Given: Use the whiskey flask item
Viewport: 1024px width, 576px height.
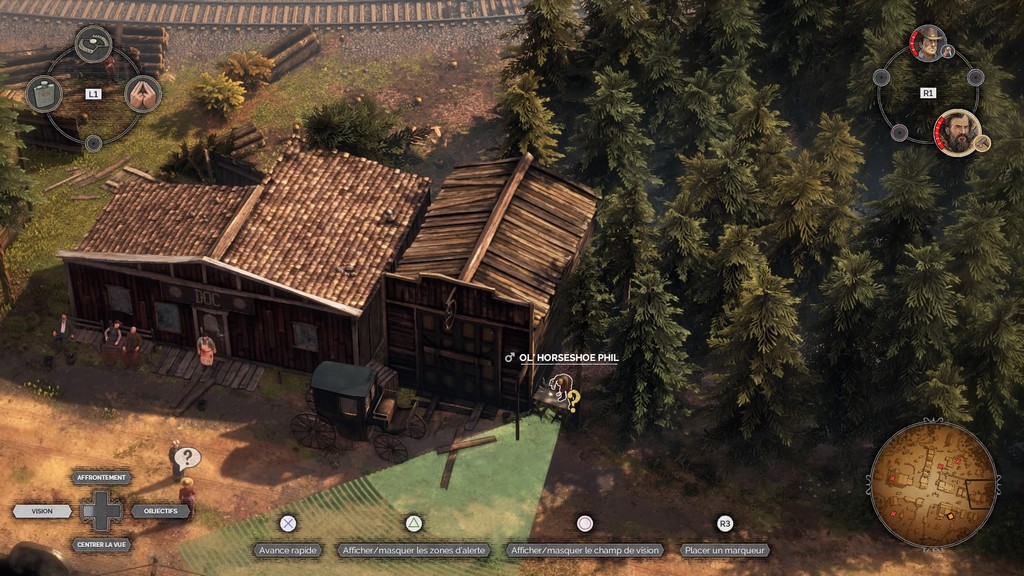Looking at the screenshot, I should pyautogui.click(x=43, y=94).
